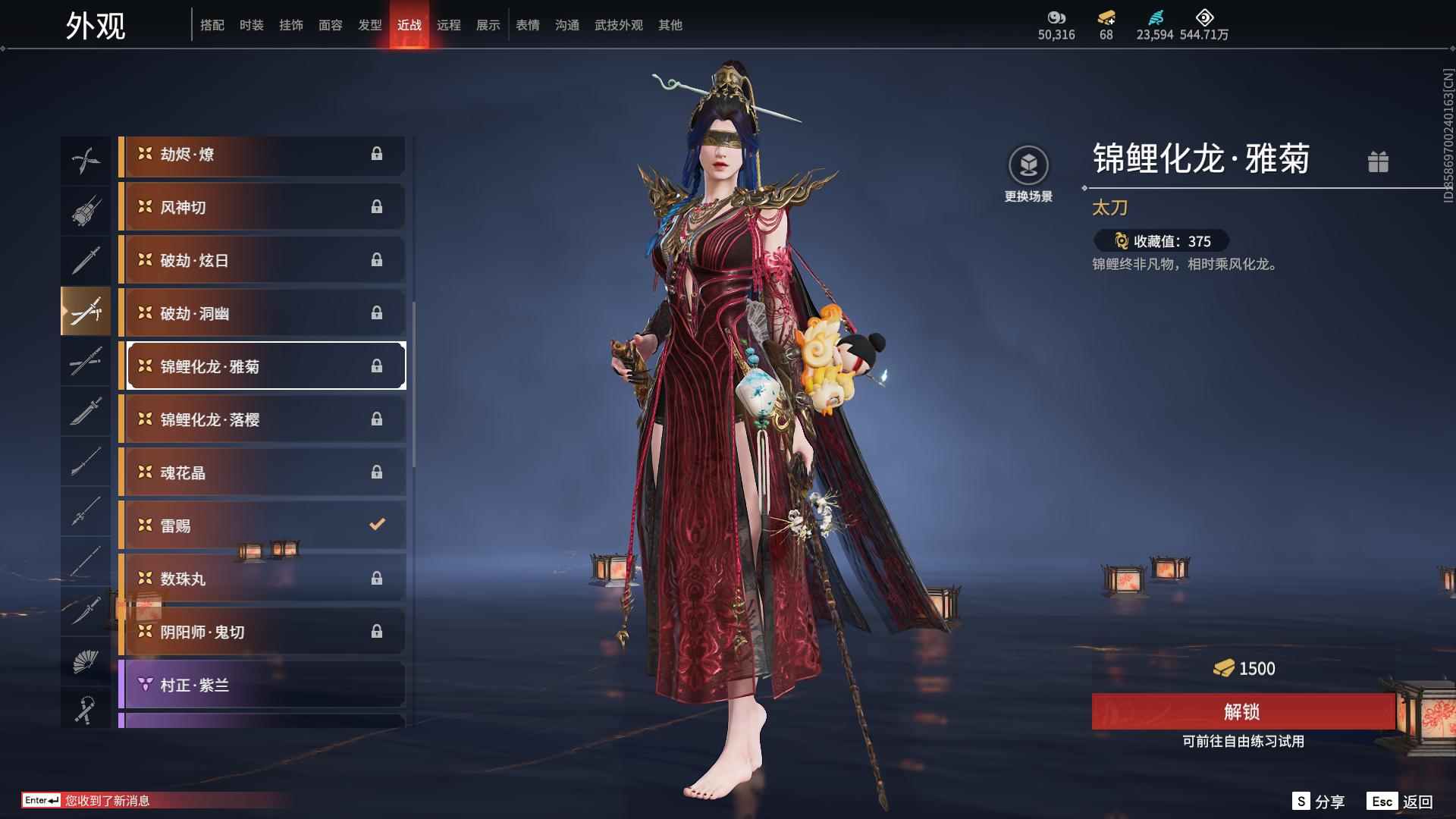The width and height of the screenshot is (1456, 819).
Task: Select the fan weapon category icon
Action: pos(86,661)
